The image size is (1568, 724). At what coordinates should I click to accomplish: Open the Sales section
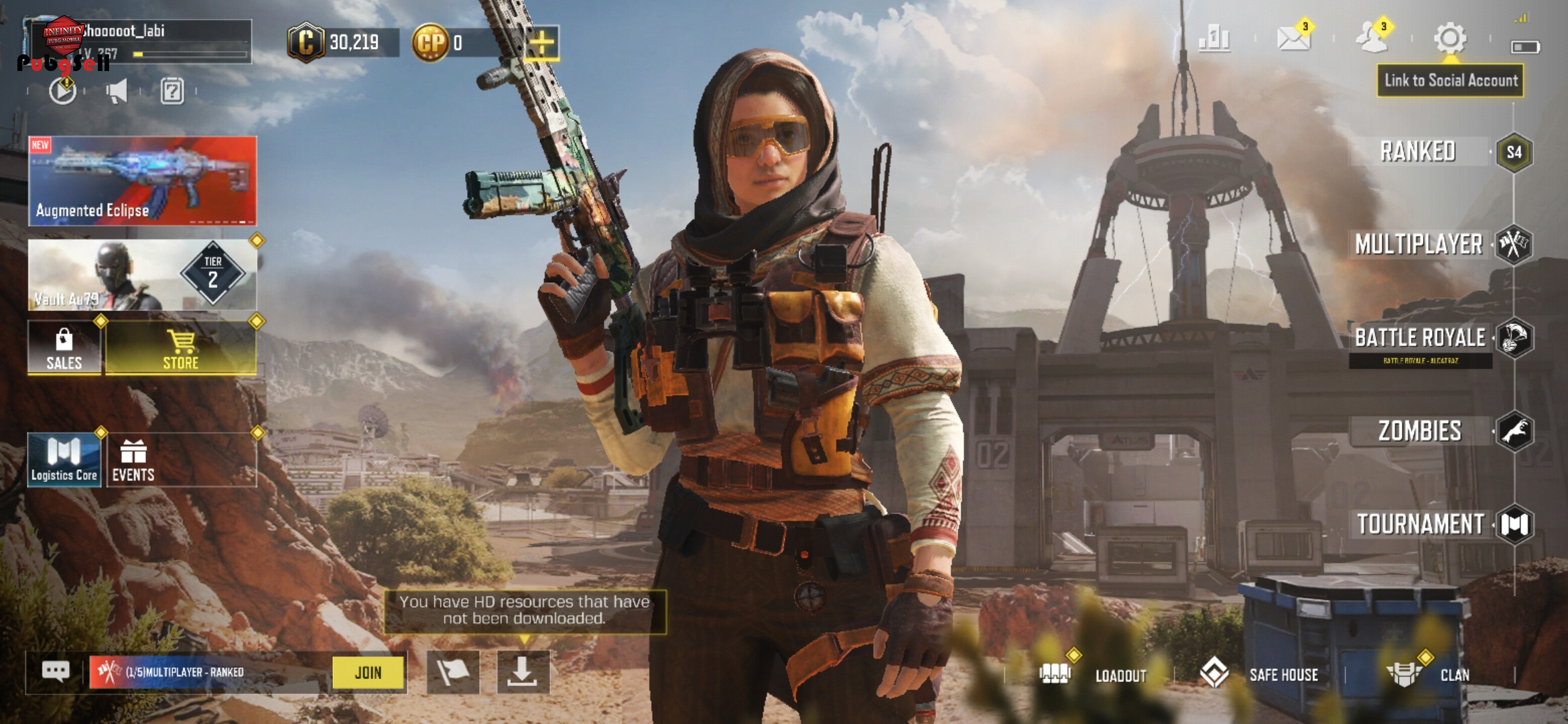click(64, 348)
